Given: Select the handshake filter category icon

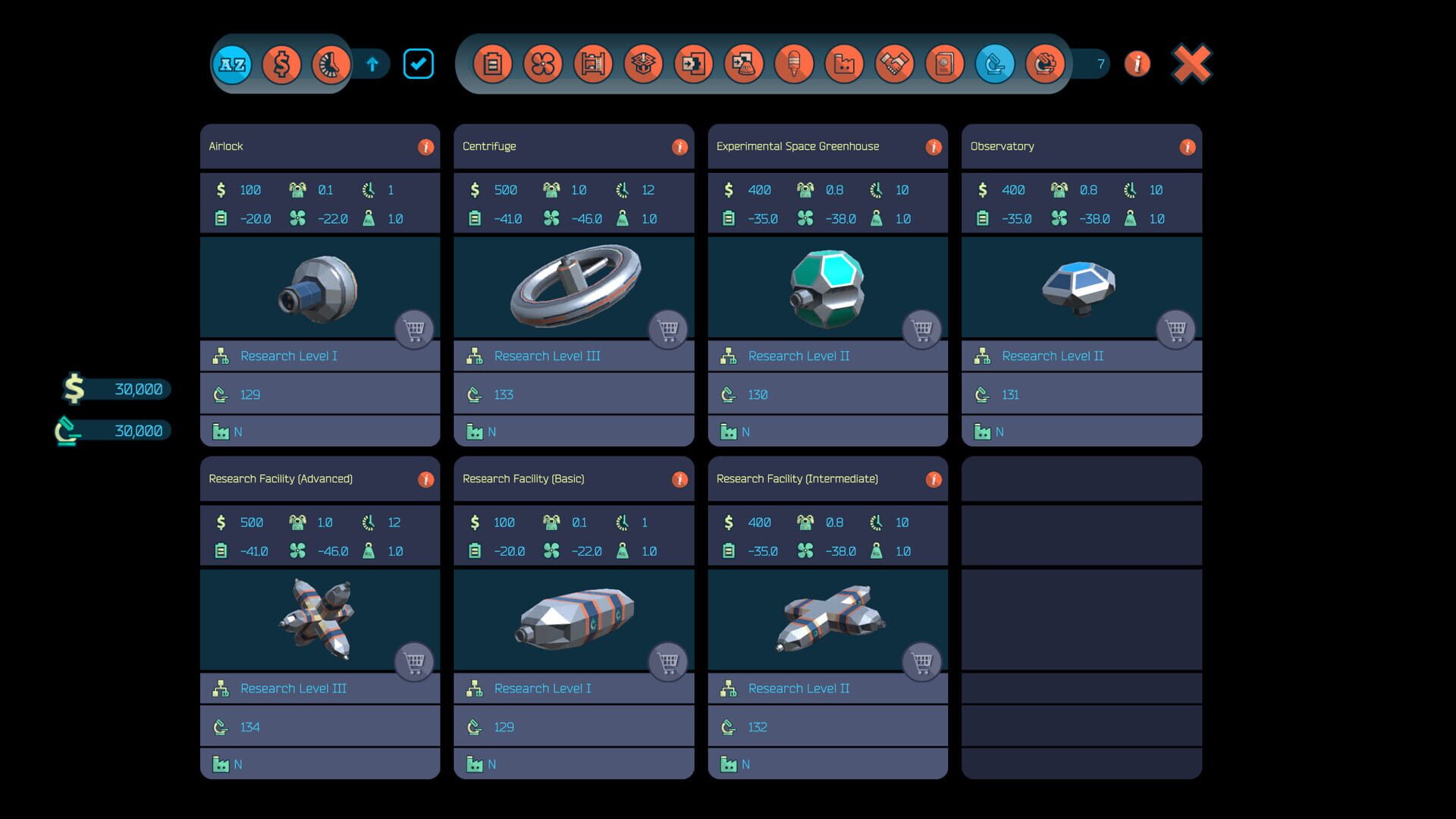Looking at the screenshot, I should [893, 64].
